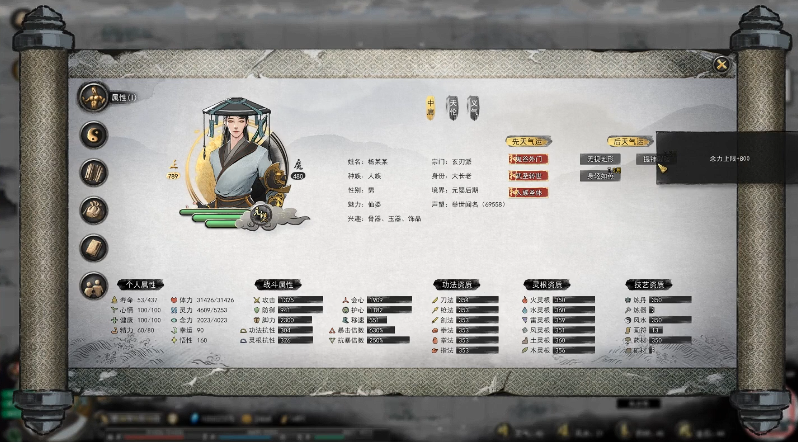Open the book icon tab

[94, 248]
